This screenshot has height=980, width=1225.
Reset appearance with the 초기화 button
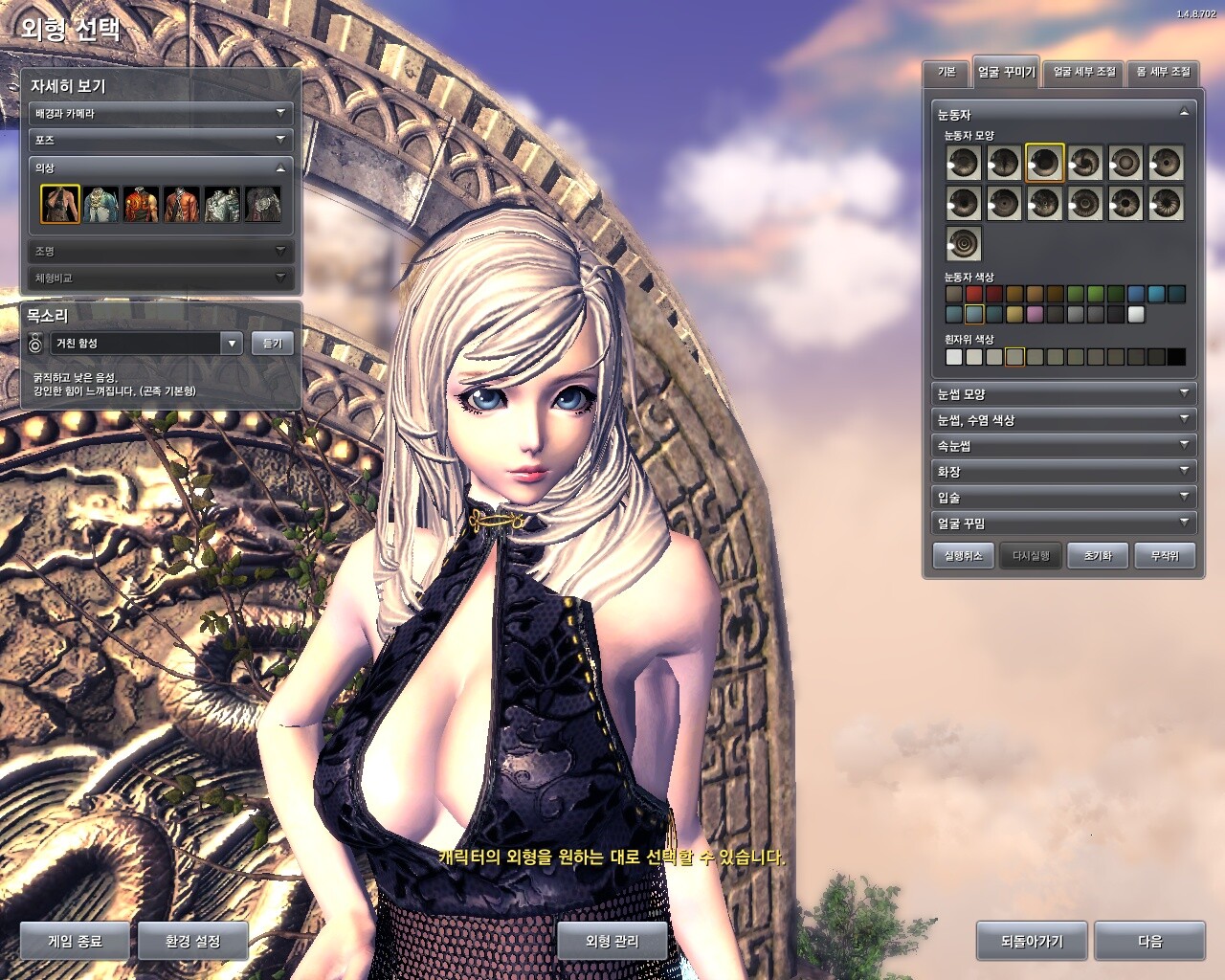point(1098,556)
